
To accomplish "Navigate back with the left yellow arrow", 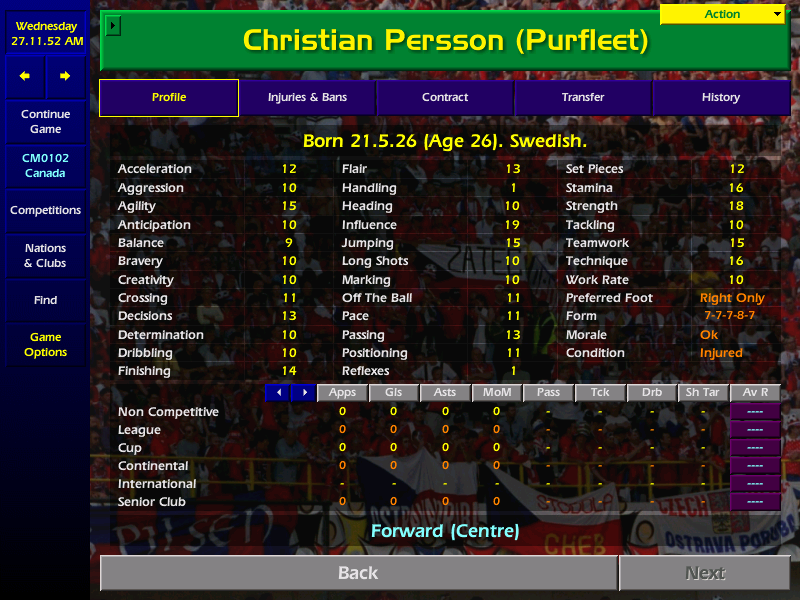I will pos(25,76).
